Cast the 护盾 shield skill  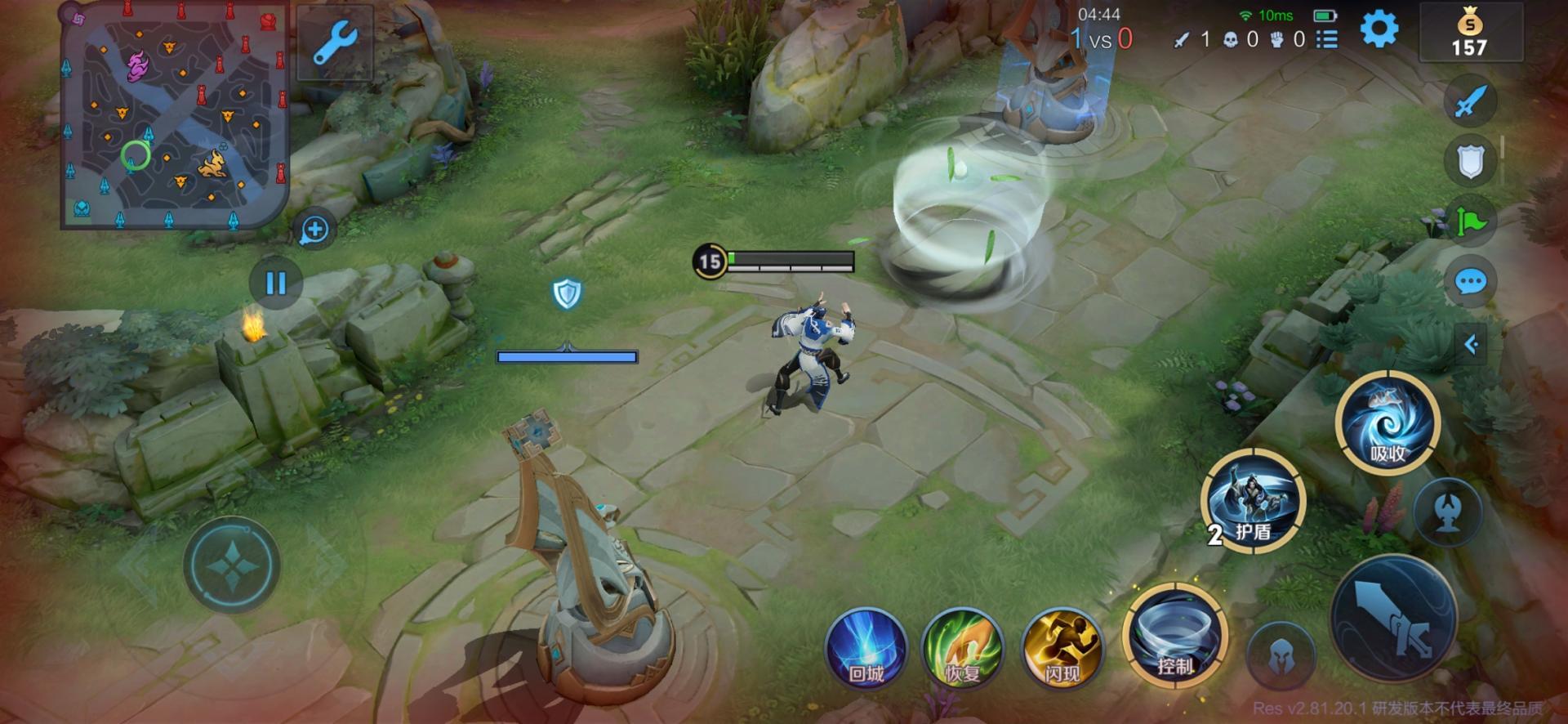point(1253,500)
